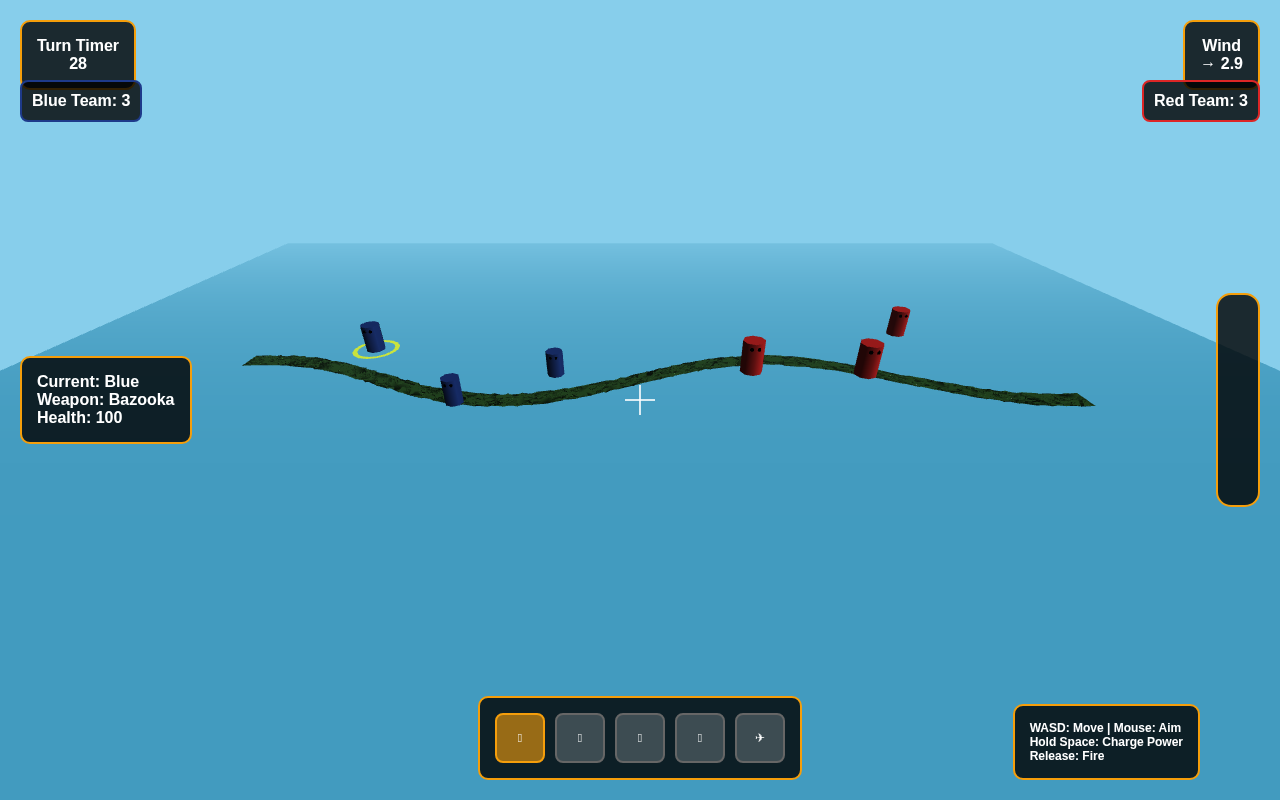This screenshot has width=1280, height=800.
Task: Toggle the Wind direction display
Action: click(x=1221, y=54)
